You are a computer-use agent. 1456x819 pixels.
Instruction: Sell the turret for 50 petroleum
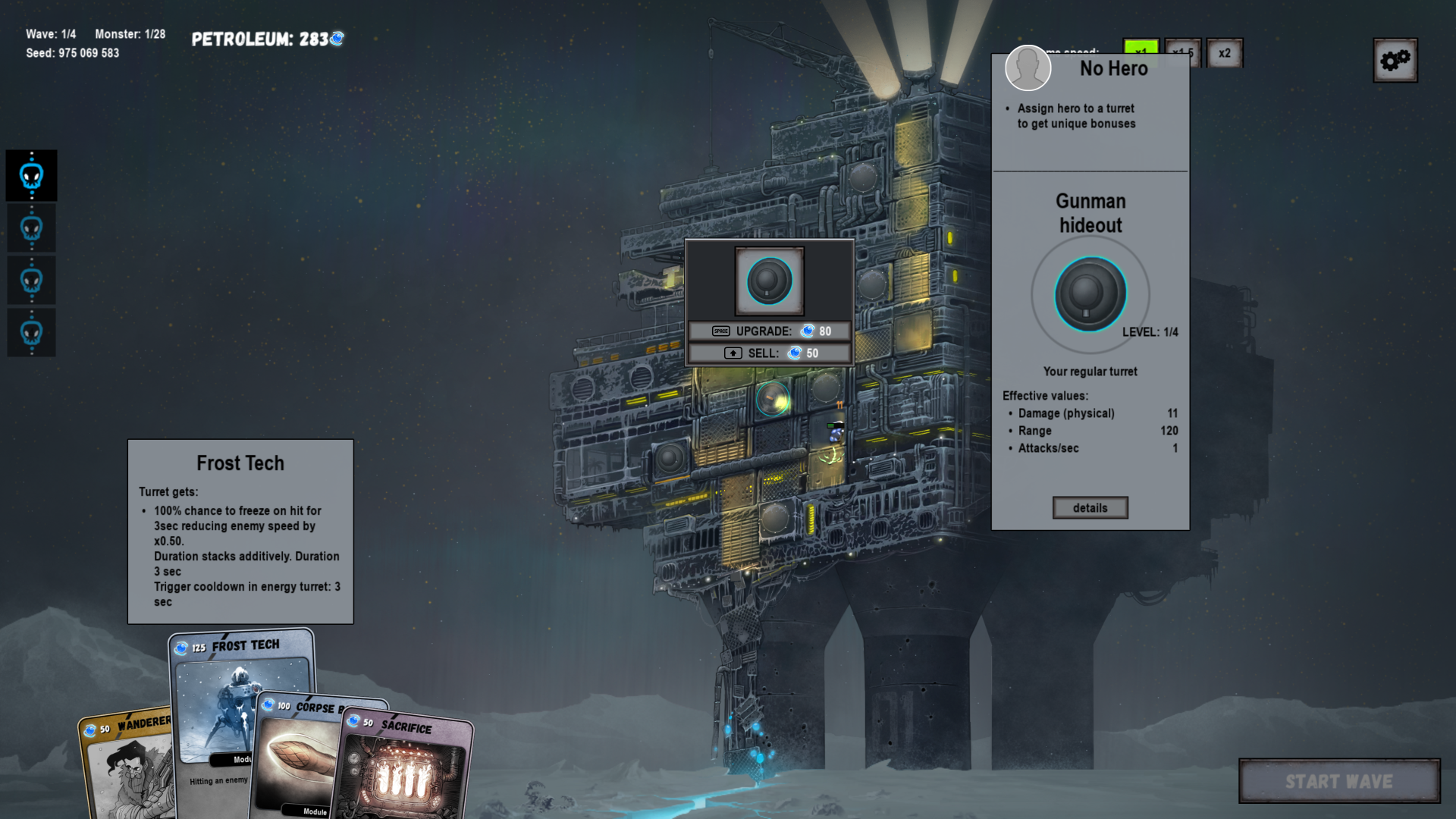[x=769, y=353]
